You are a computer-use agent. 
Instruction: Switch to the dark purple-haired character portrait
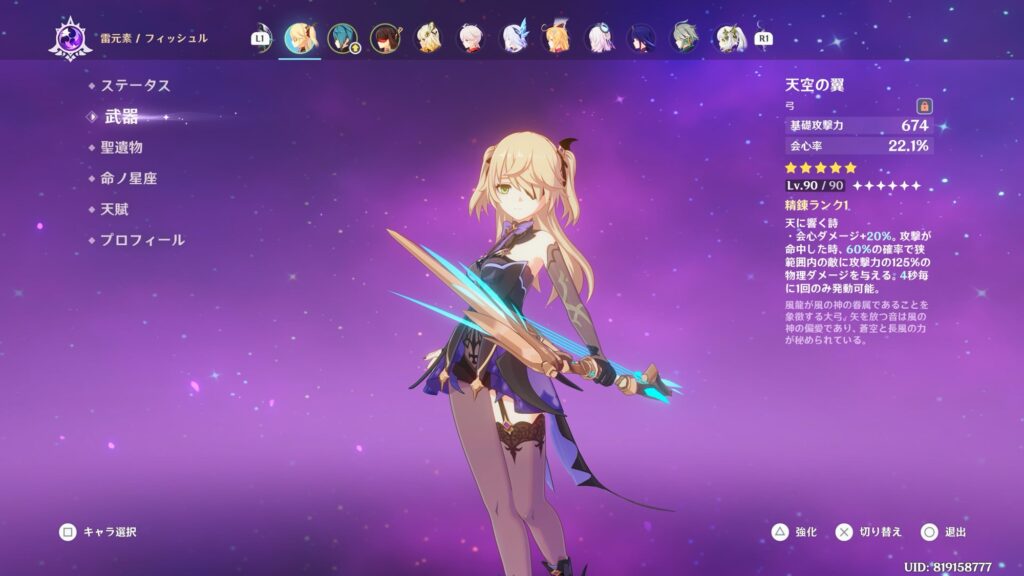pyautogui.click(x=643, y=38)
